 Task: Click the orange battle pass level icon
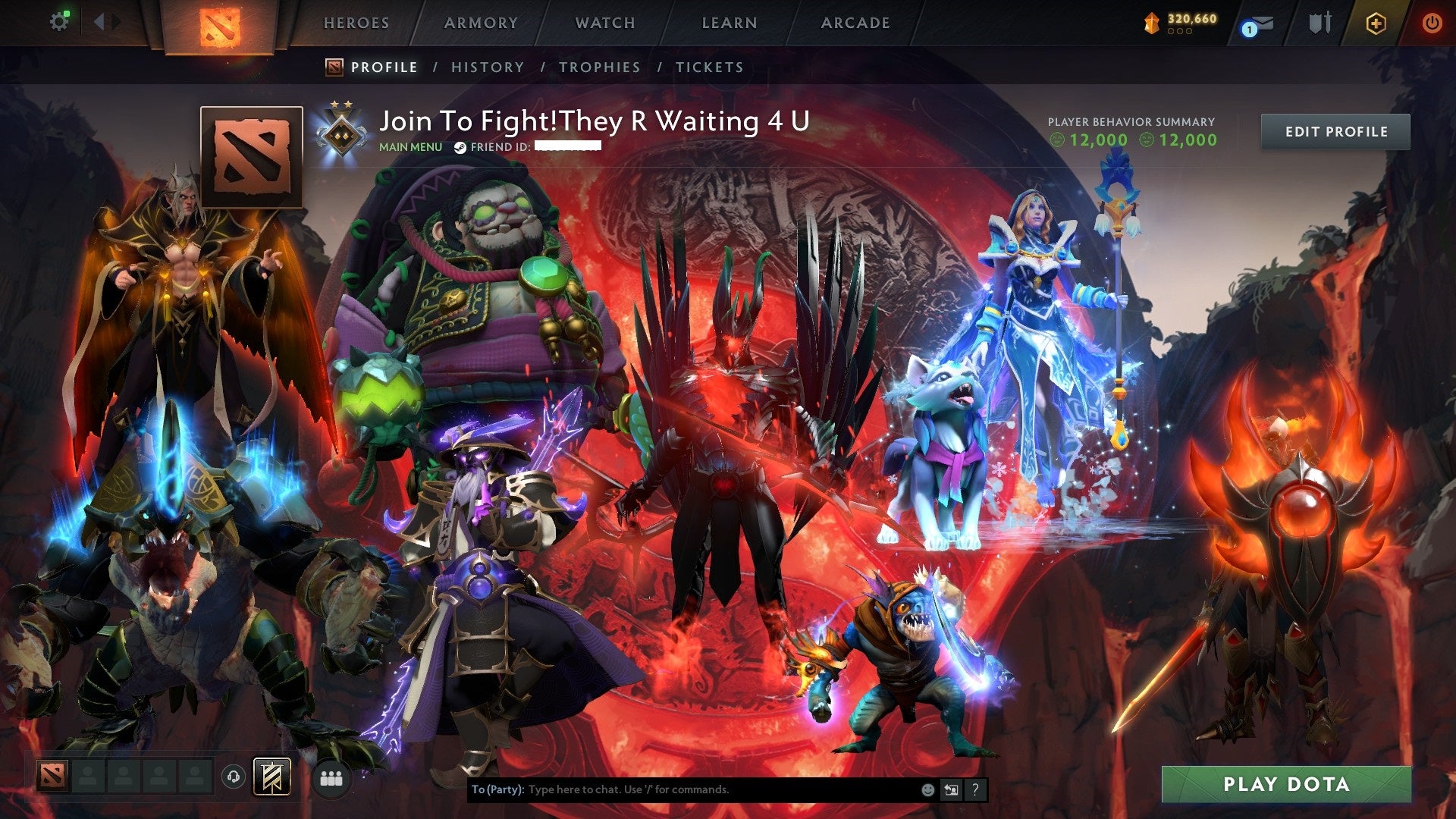tap(1151, 23)
